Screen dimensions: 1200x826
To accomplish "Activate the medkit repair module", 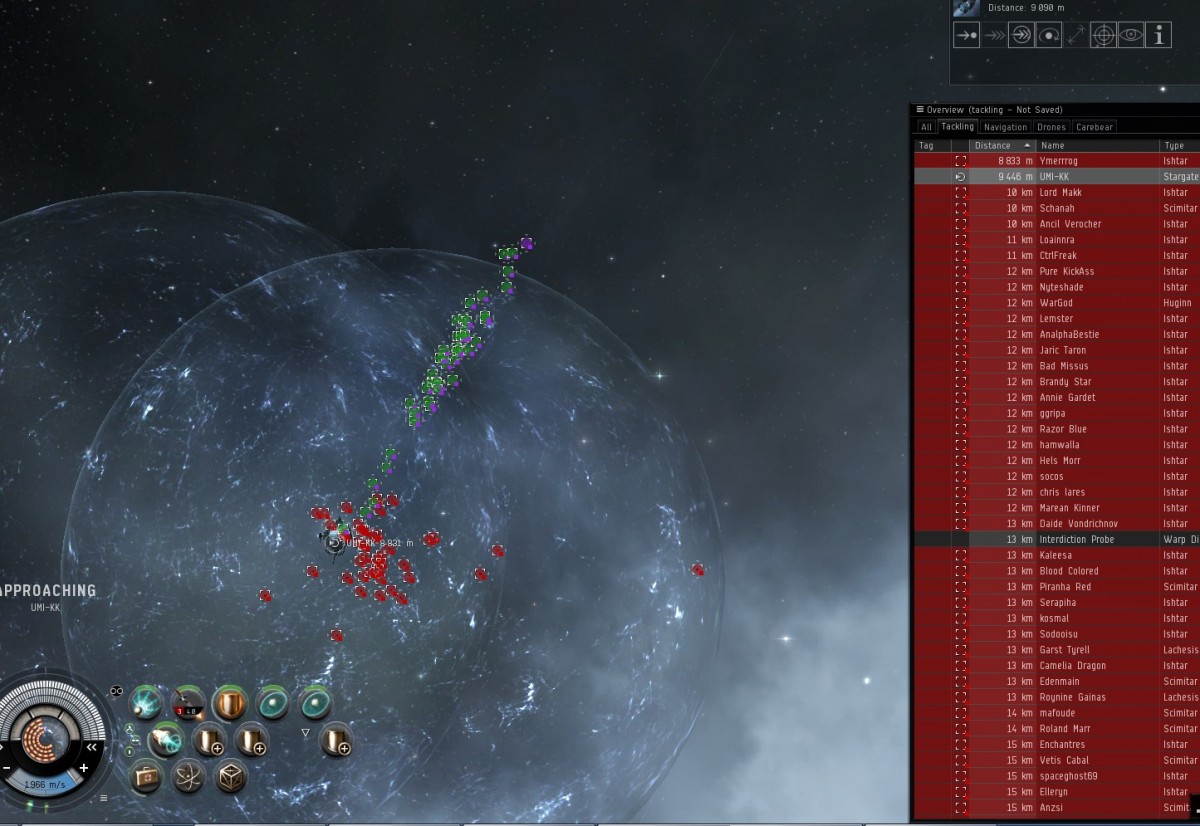I will pos(146,776).
